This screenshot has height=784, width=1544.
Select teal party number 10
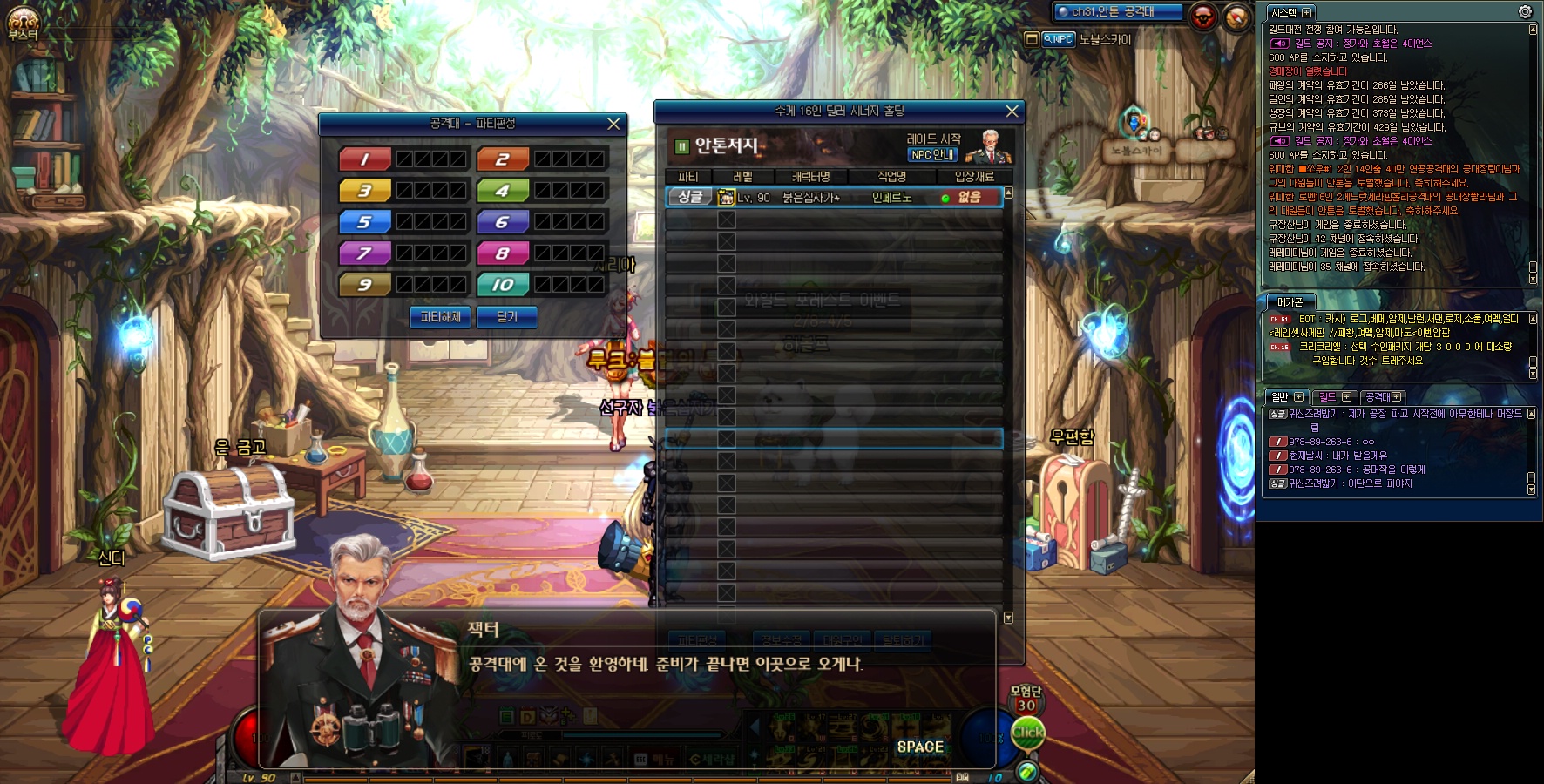(502, 285)
